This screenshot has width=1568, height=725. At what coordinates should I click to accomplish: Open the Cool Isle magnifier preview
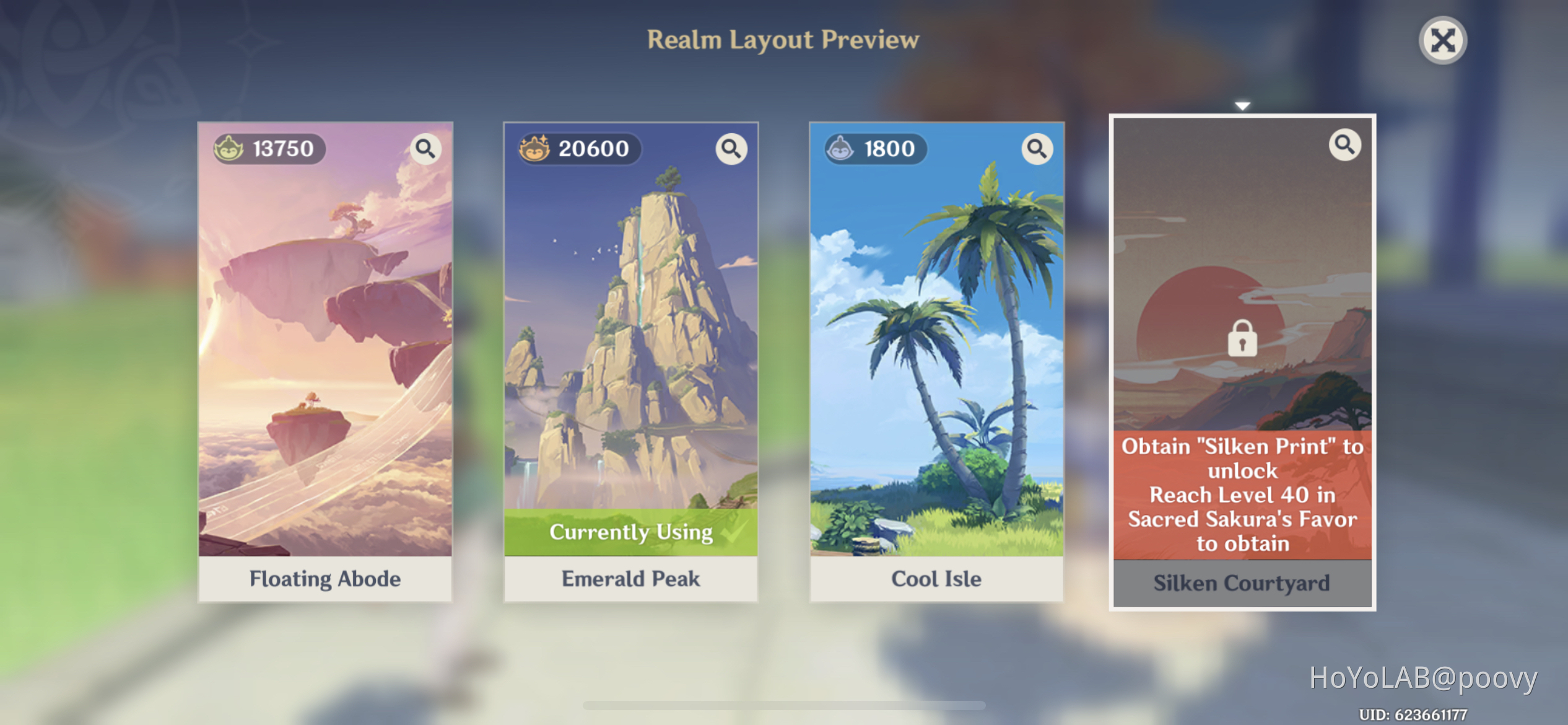(1037, 149)
